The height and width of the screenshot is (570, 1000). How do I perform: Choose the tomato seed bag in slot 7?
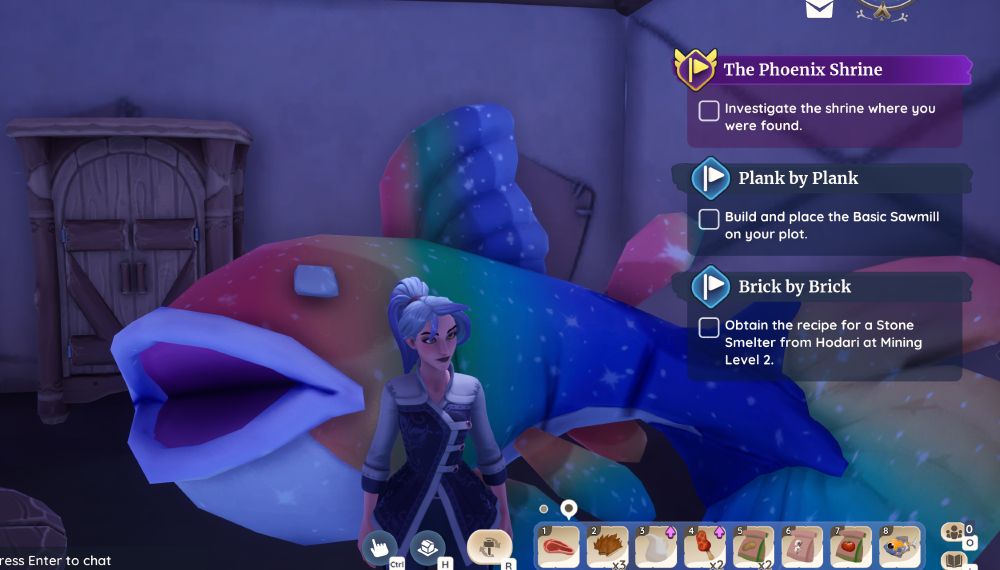click(851, 547)
